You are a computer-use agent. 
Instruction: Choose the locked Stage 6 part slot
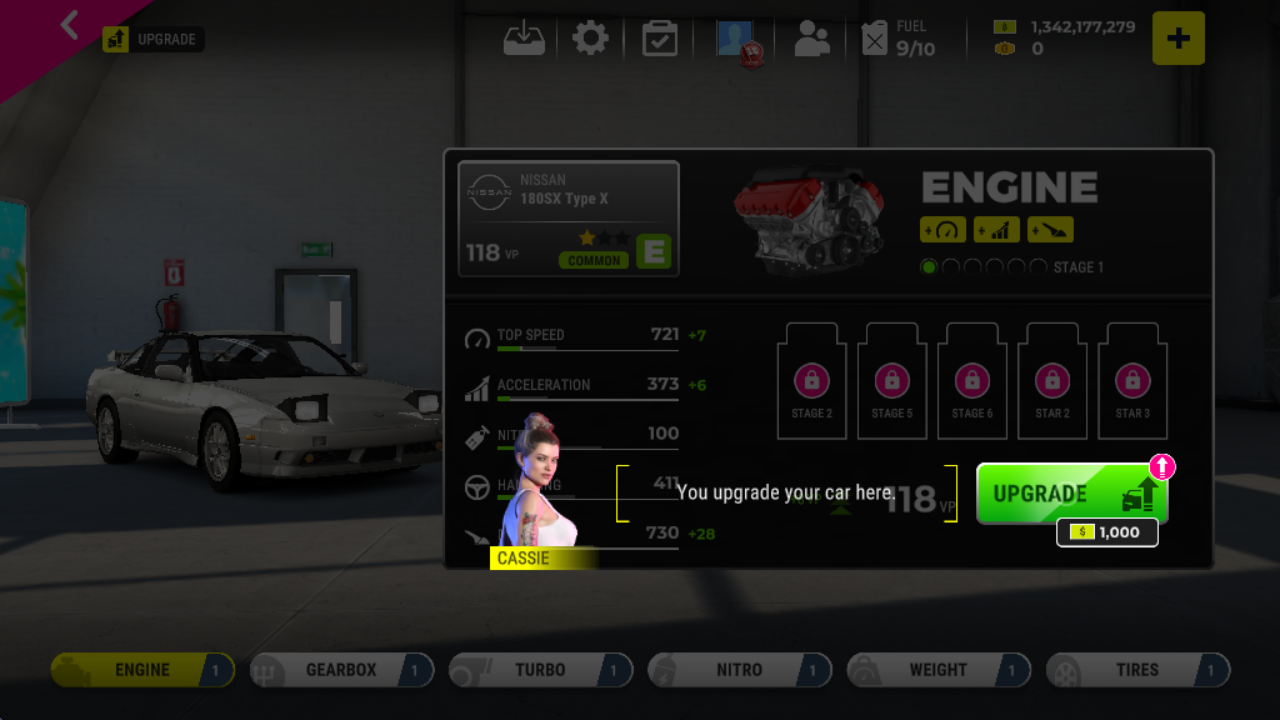coord(972,383)
